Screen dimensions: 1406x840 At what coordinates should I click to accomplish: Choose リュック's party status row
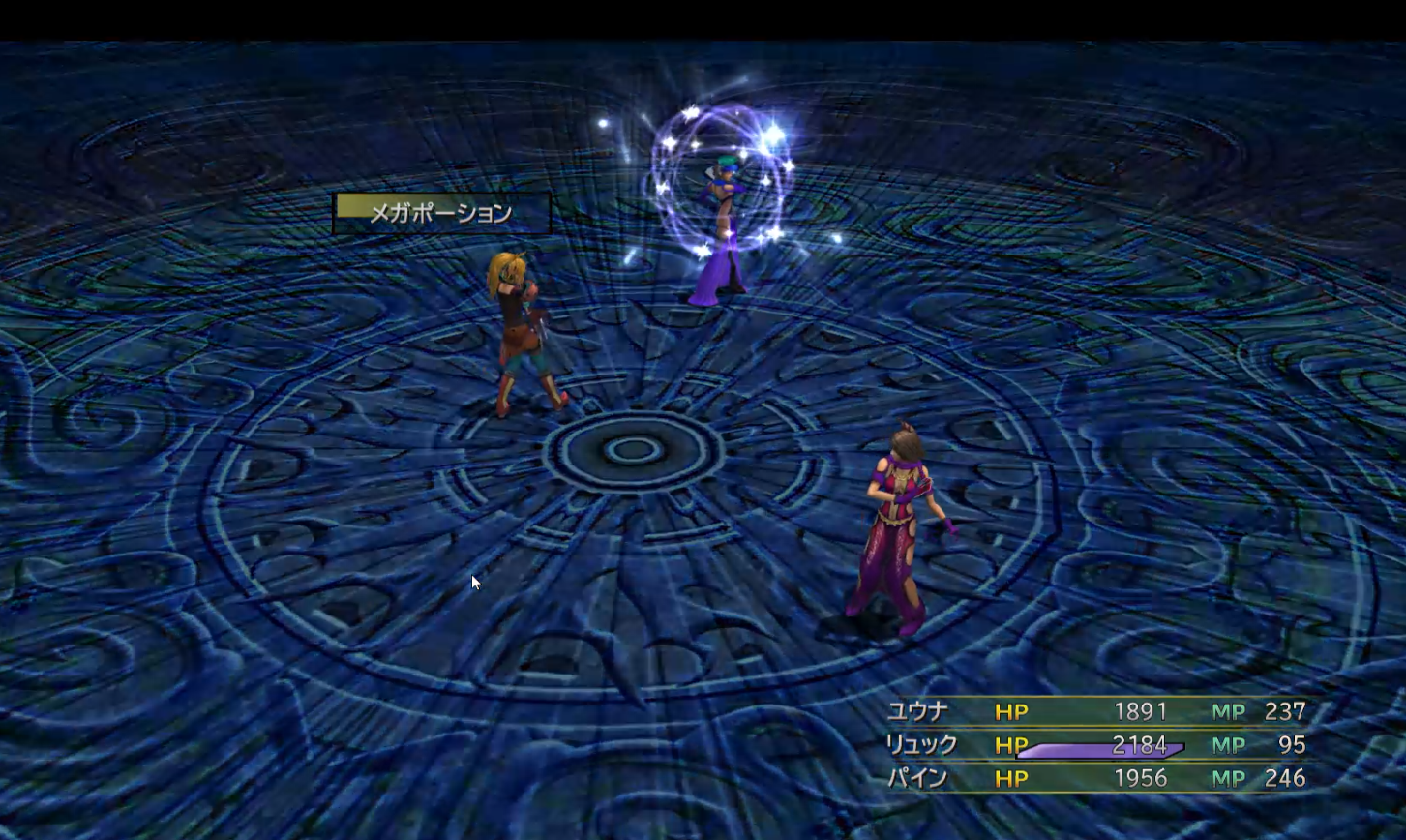pyautogui.click(x=922, y=745)
